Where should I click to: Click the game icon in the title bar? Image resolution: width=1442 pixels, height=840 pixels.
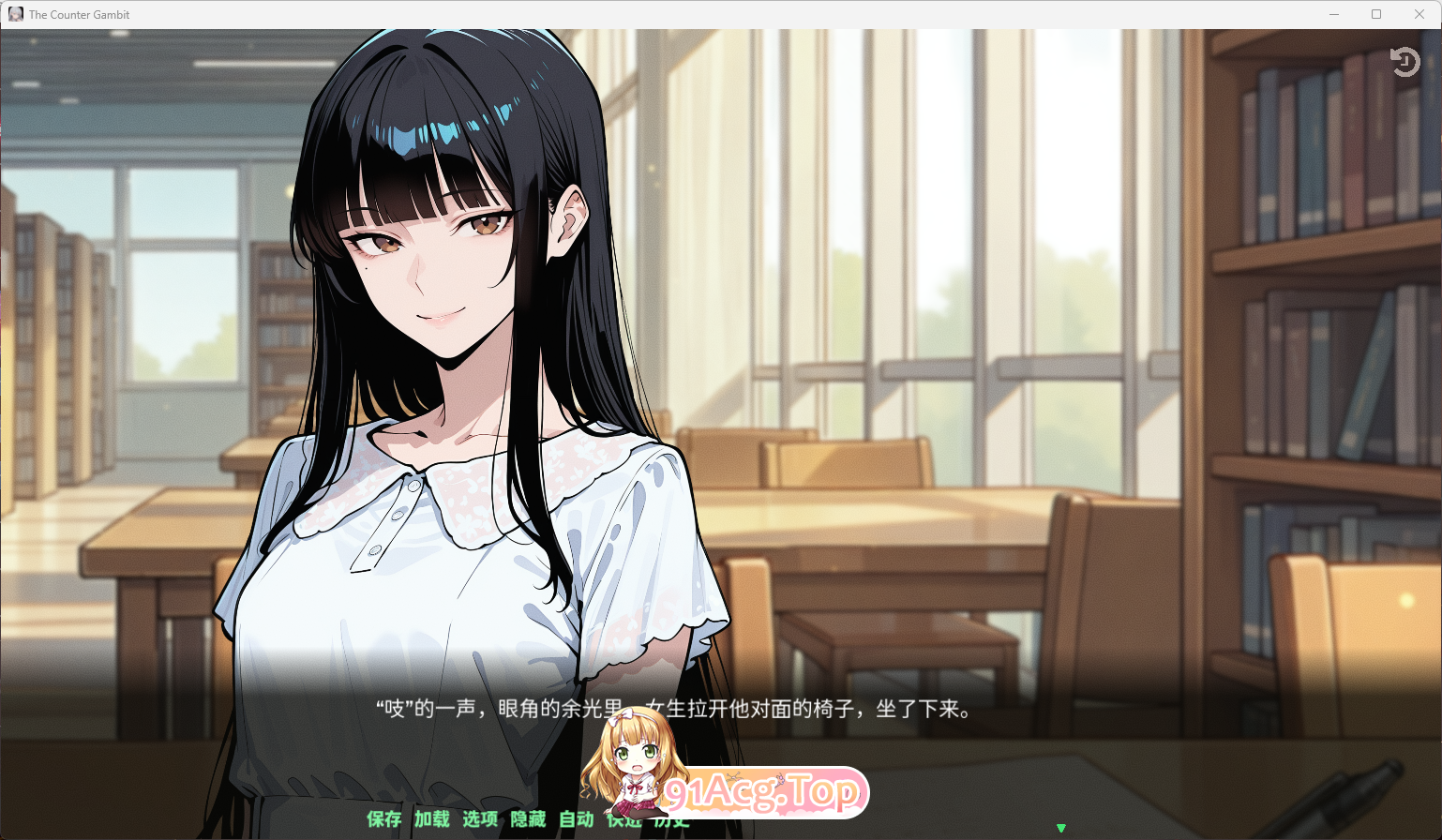pyautogui.click(x=15, y=13)
